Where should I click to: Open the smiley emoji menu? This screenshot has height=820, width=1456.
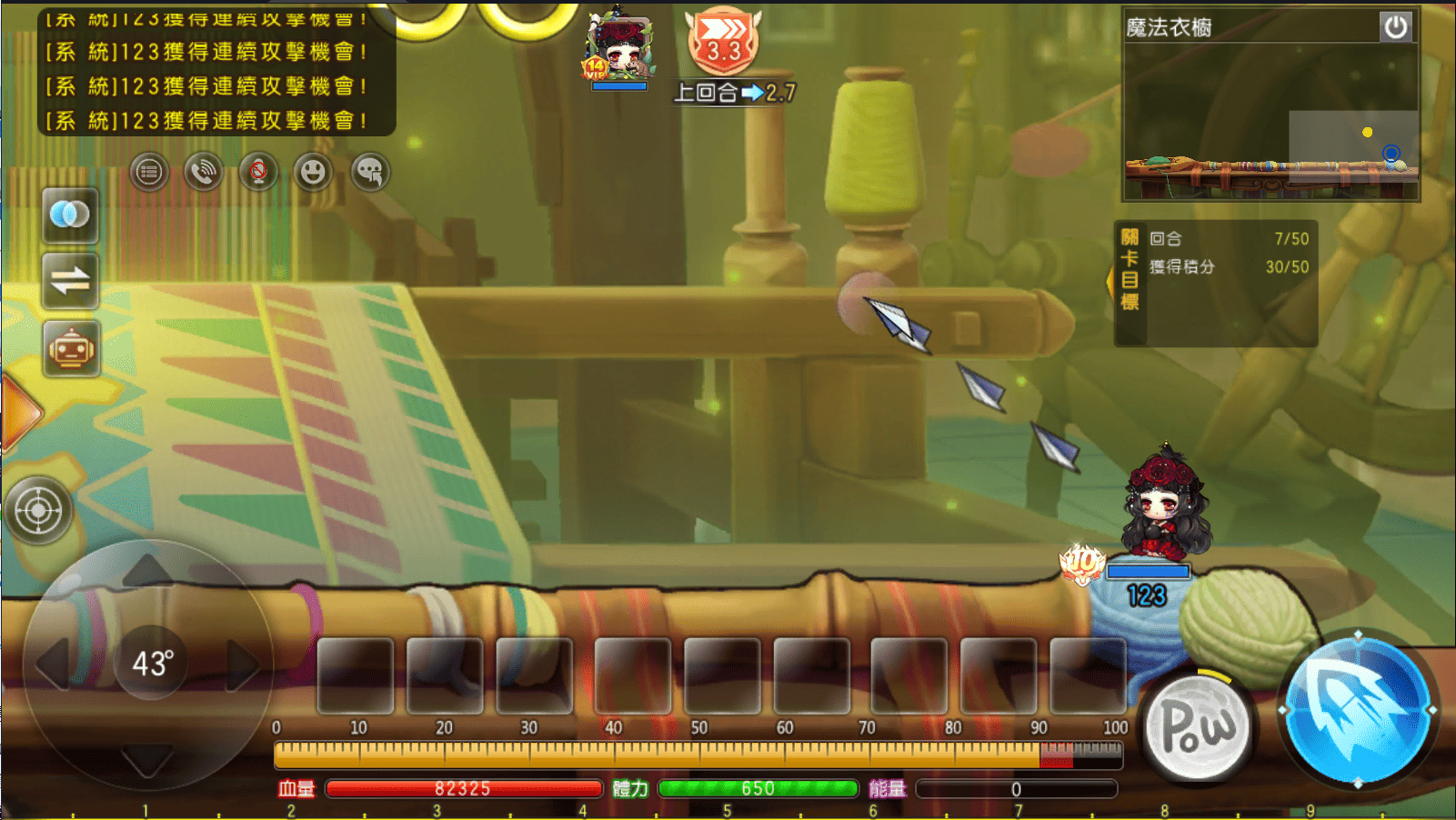[x=313, y=172]
